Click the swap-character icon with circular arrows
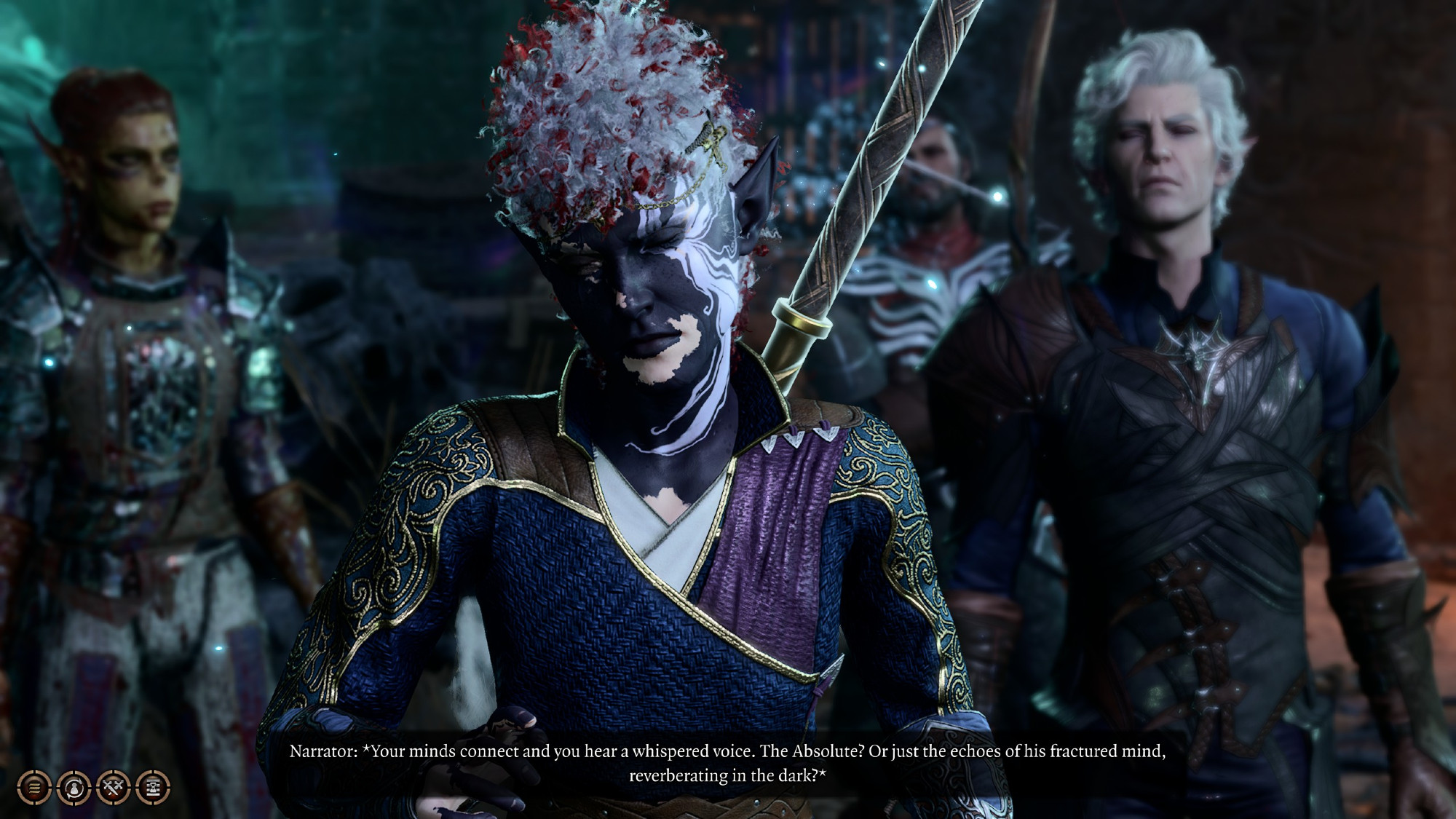This screenshot has height=819, width=1456. coord(74,787)
